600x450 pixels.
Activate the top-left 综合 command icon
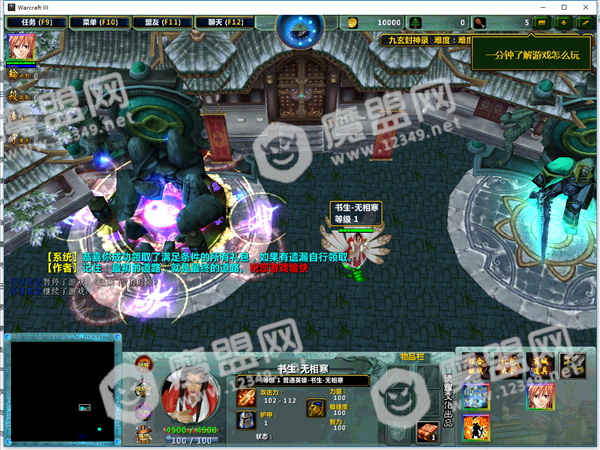click(x=474, y=364)
